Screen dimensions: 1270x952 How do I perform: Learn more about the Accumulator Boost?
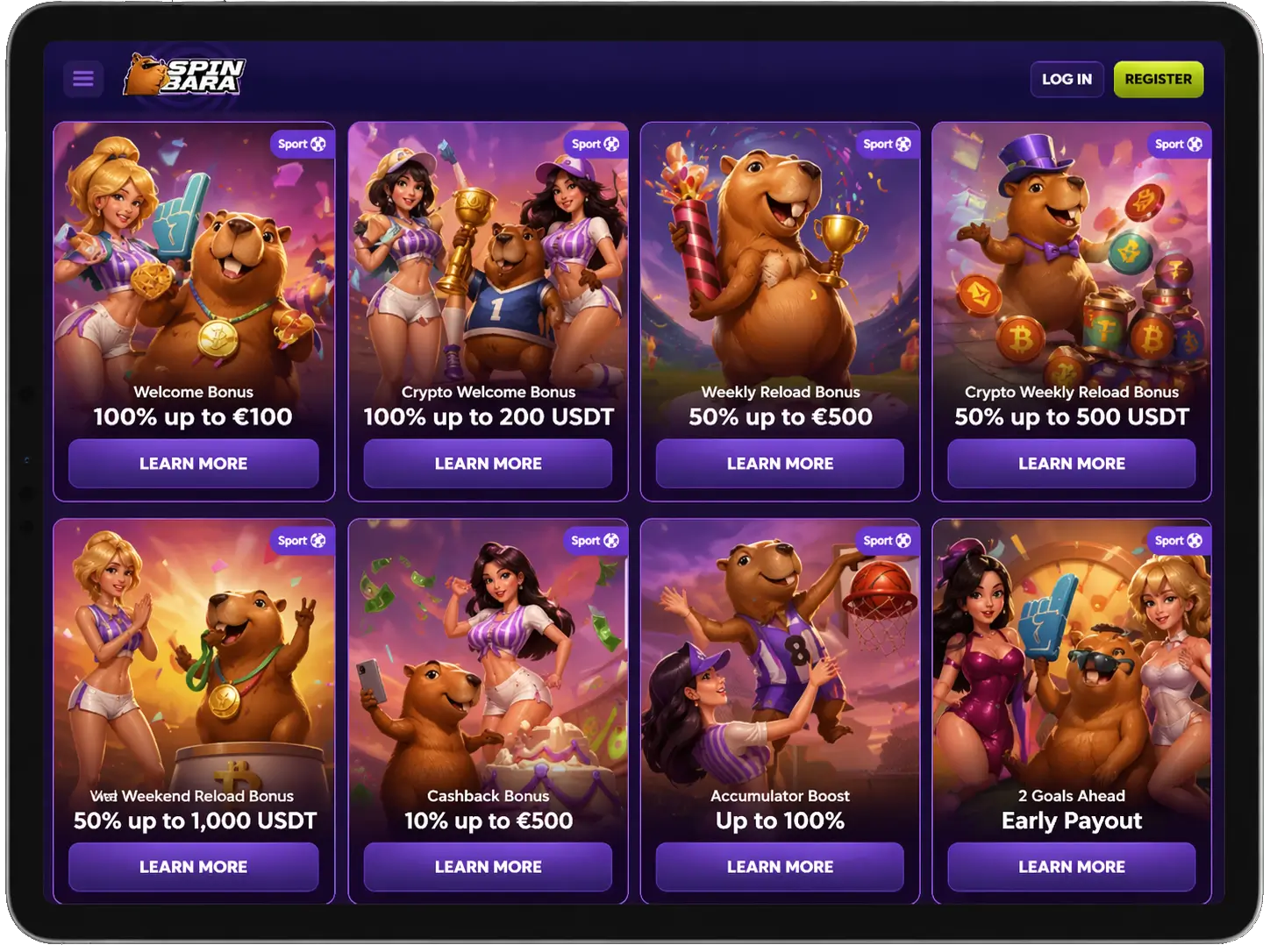pos(779,867)
